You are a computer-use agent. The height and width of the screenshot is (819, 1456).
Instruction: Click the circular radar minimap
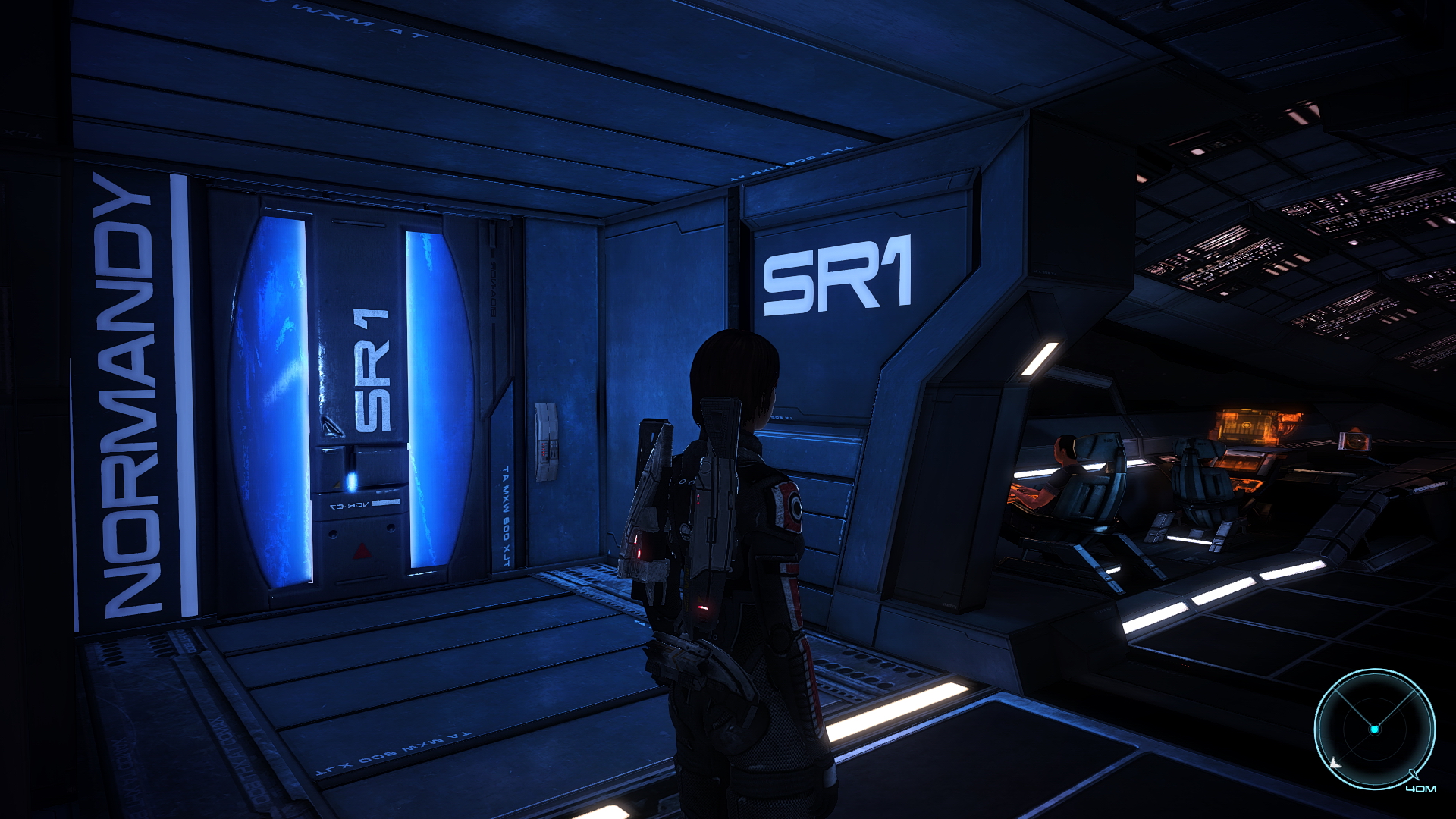tap(1374, 729)
